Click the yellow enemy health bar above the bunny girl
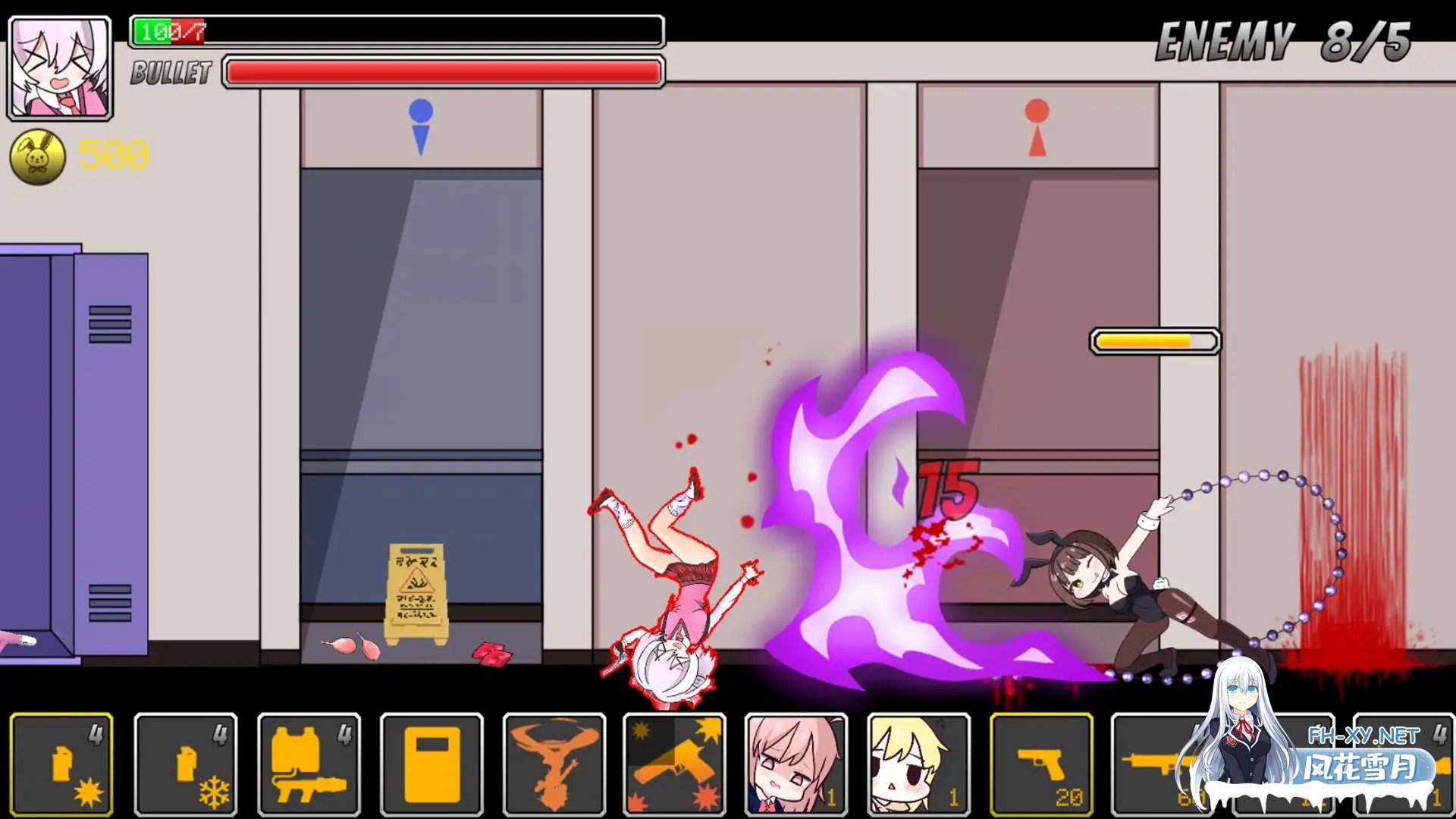 pos(1155,342)
